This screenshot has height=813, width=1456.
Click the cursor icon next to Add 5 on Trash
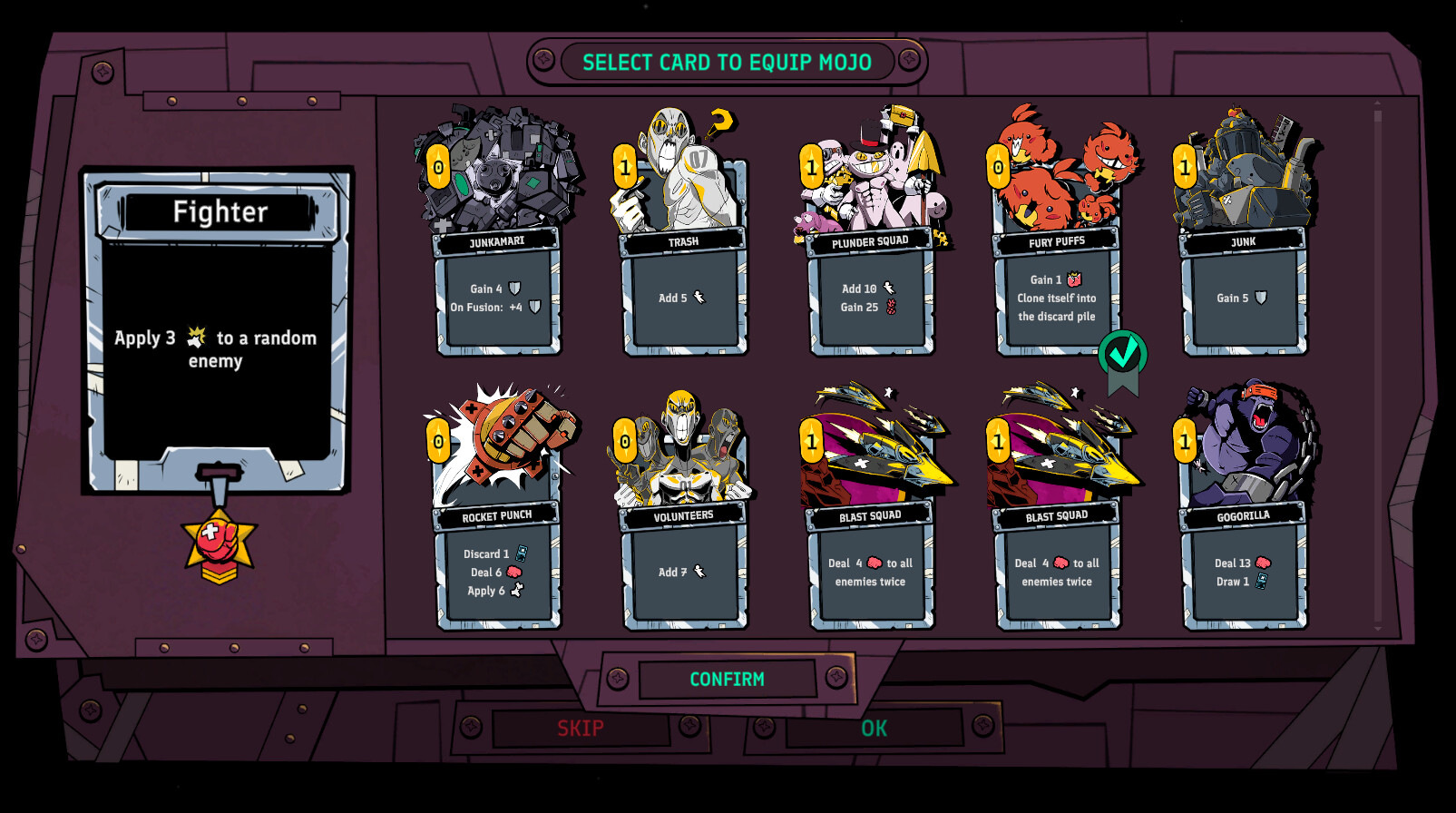click(698, 297)
